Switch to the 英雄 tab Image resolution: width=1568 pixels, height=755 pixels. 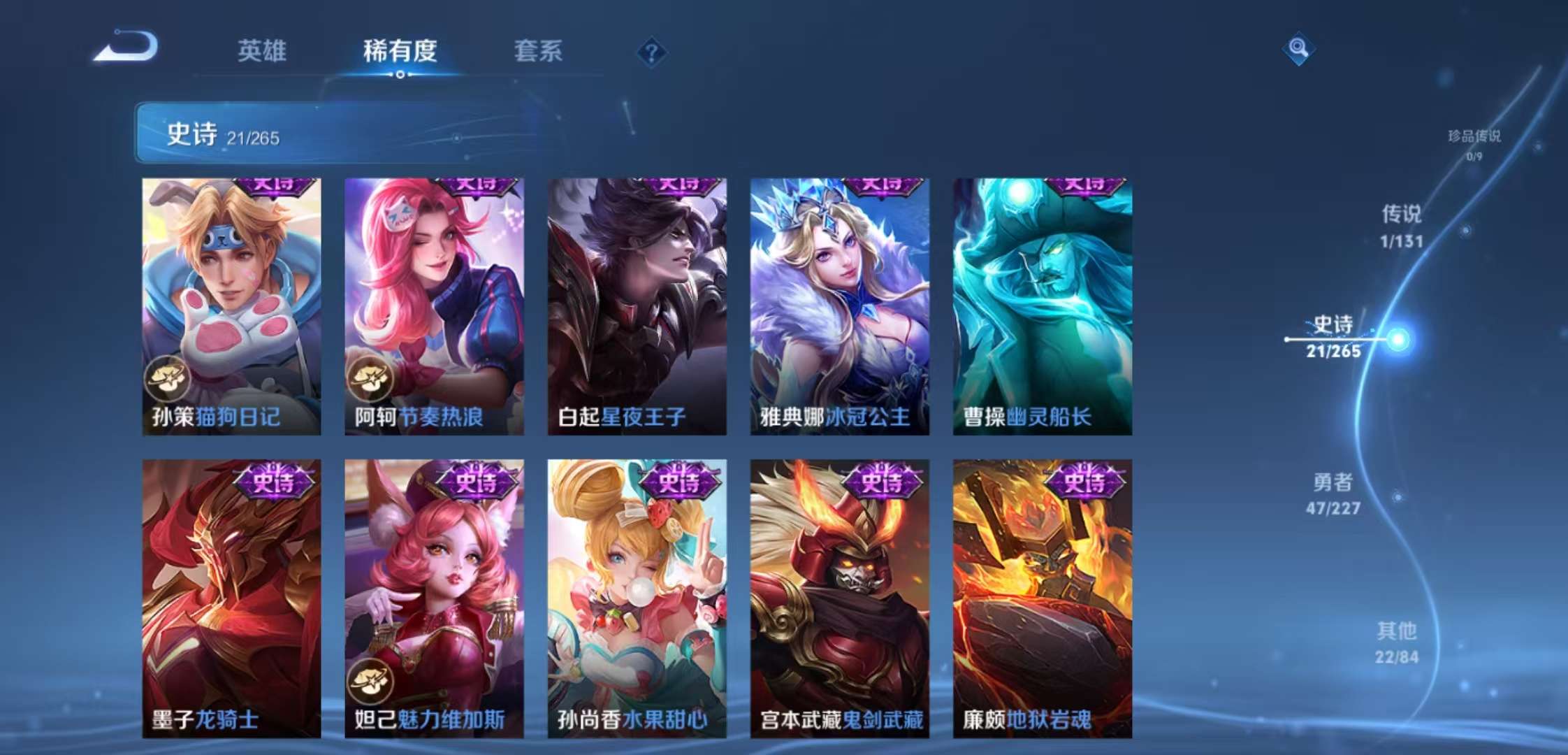coord(262,51)
